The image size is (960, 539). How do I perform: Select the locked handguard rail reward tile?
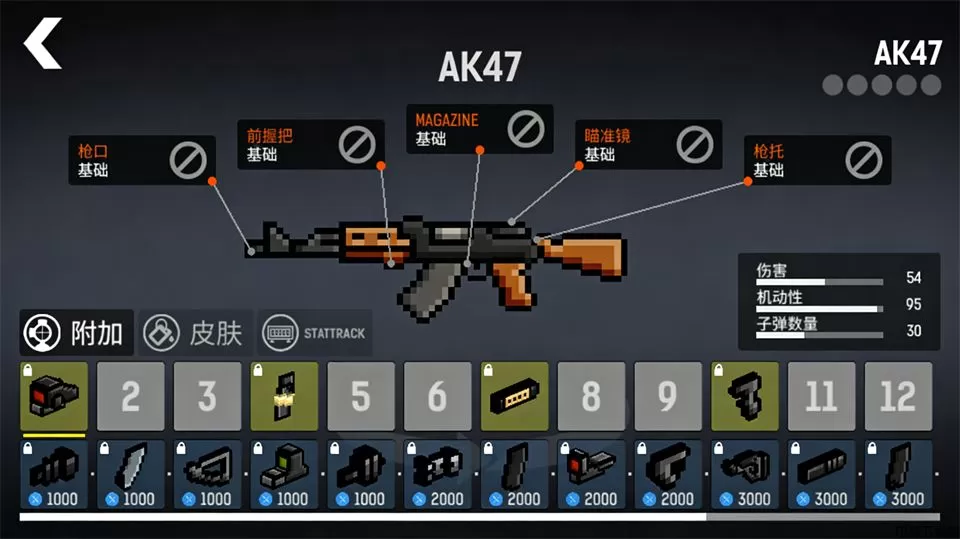pyautogui.click(x=514, y=396)
